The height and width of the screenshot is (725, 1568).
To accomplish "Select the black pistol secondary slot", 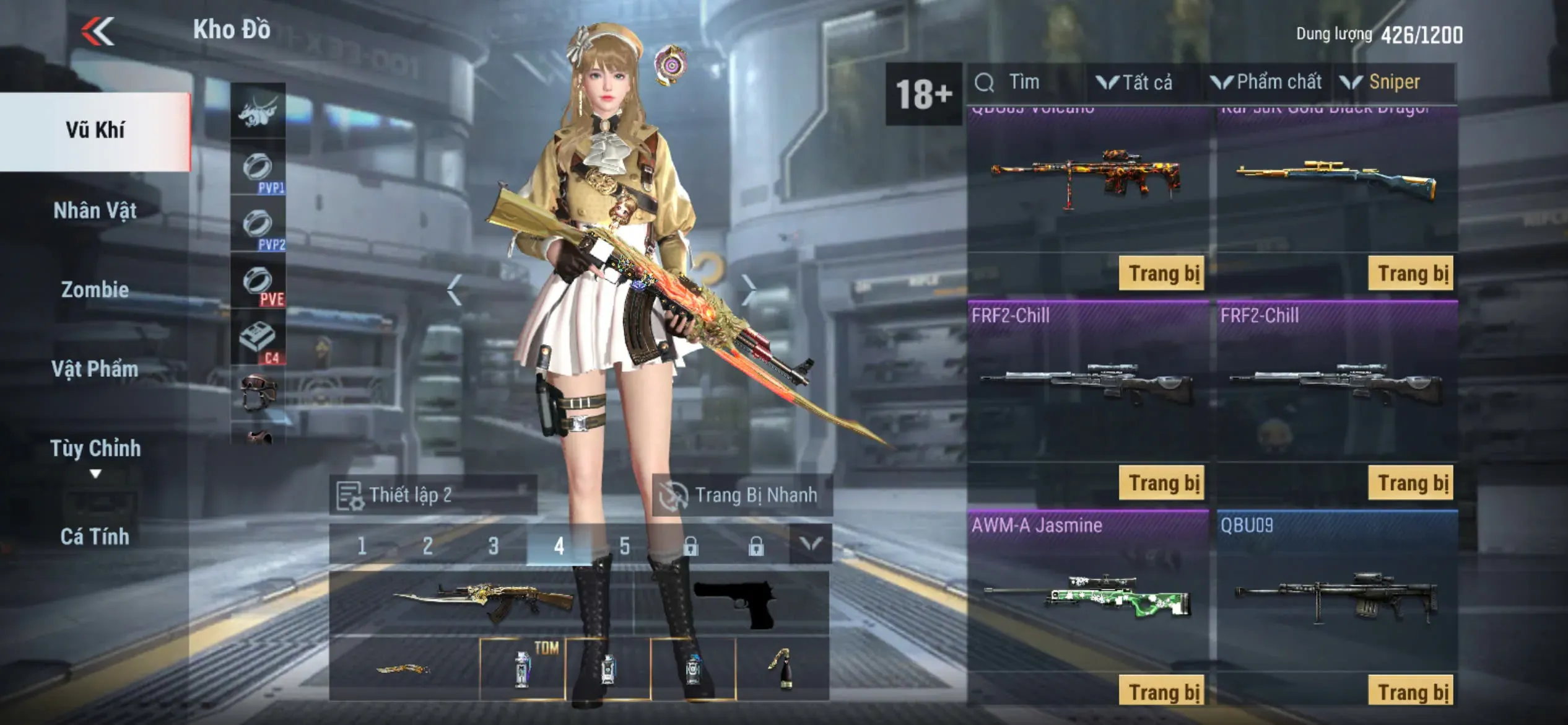I will tap(733, 602).
